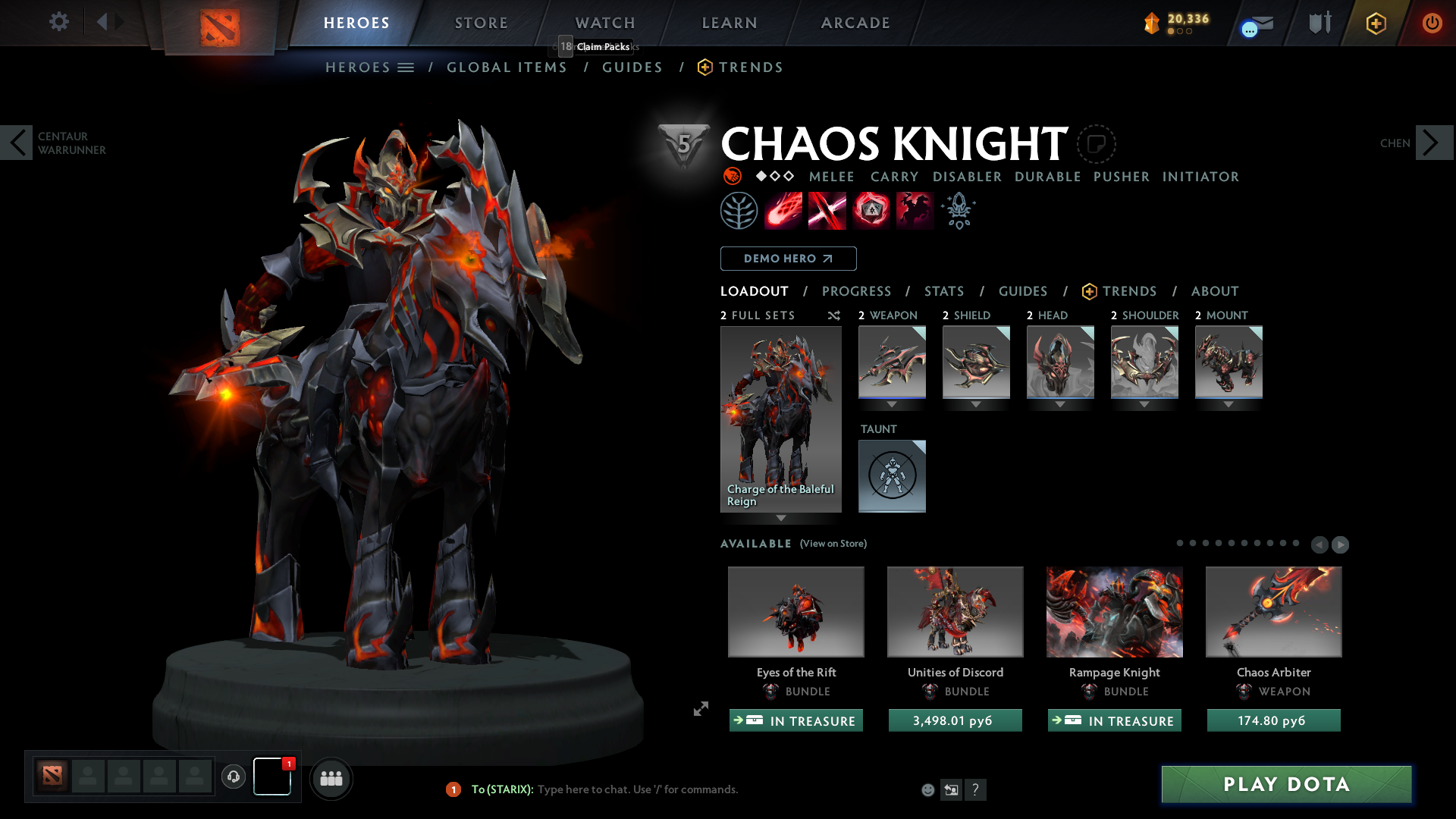Select the Chaos Bolt ability icon
This screenshot has width=1456, height=819.
pyautogui.click(x=783, y=210)
